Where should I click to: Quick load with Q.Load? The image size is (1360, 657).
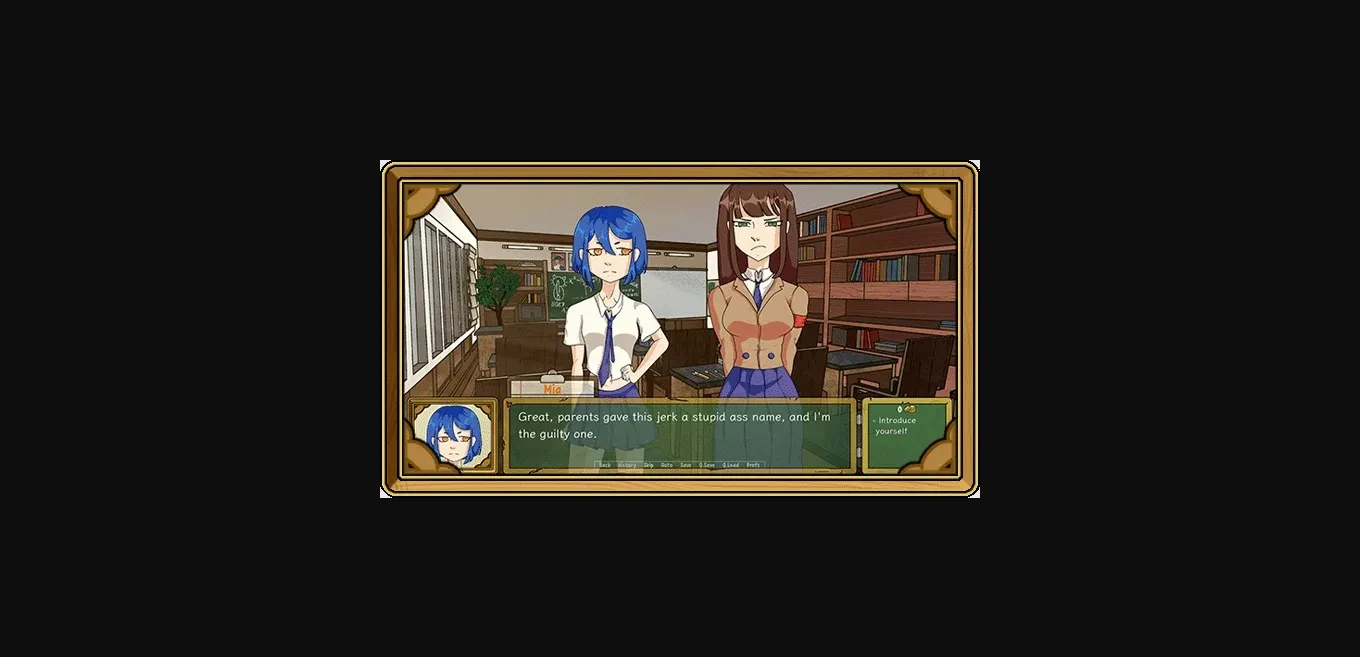(731, 465)
